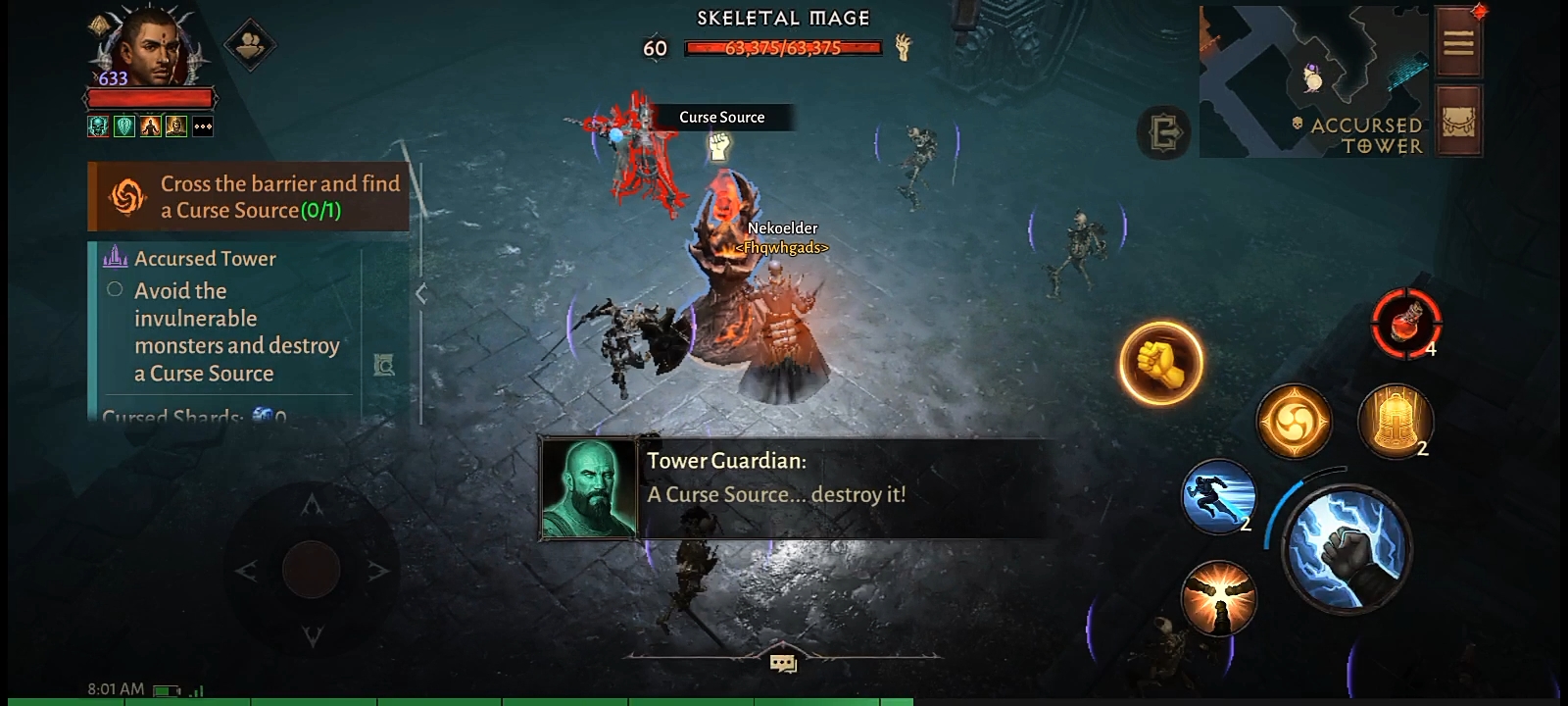The height and width of the screenshot is (706, 1568).
Task: Open the party members diamond icon
Action: pyautogui.click(x=250, y=44)
